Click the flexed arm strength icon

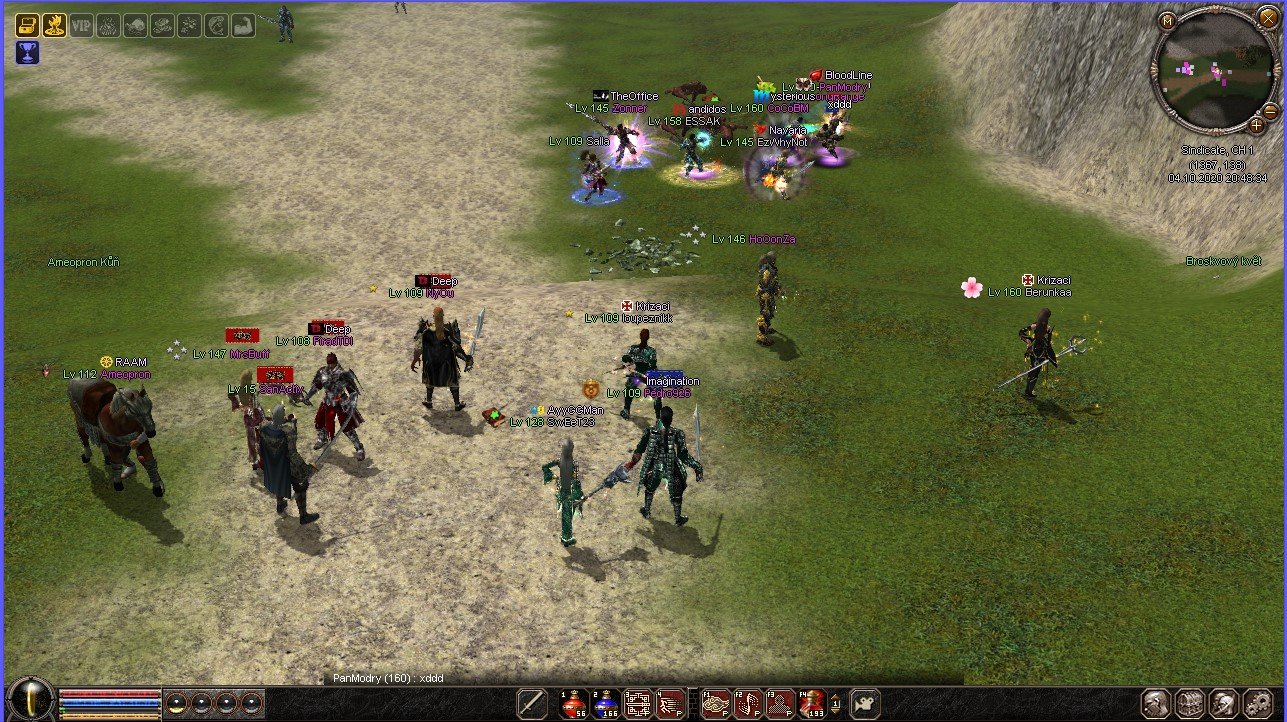[x=243, y=26]
